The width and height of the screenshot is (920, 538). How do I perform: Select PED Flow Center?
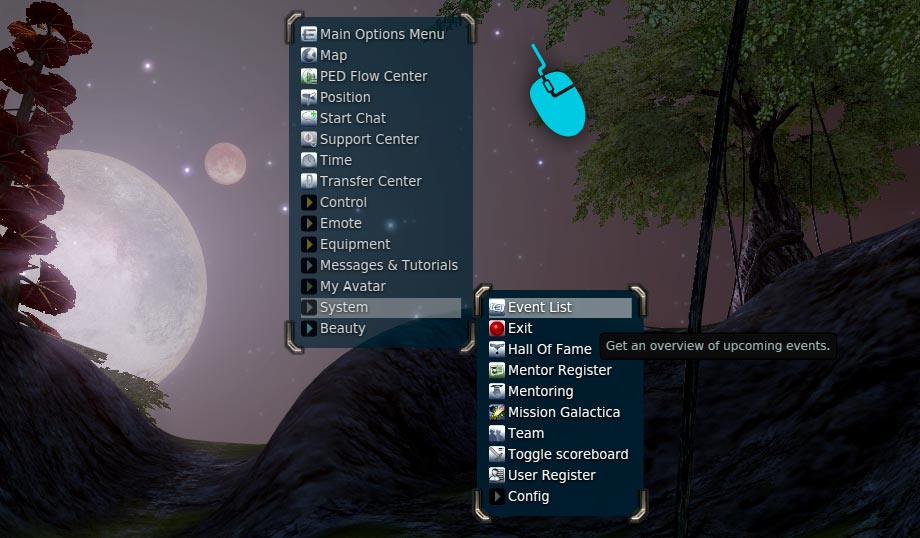373,76
